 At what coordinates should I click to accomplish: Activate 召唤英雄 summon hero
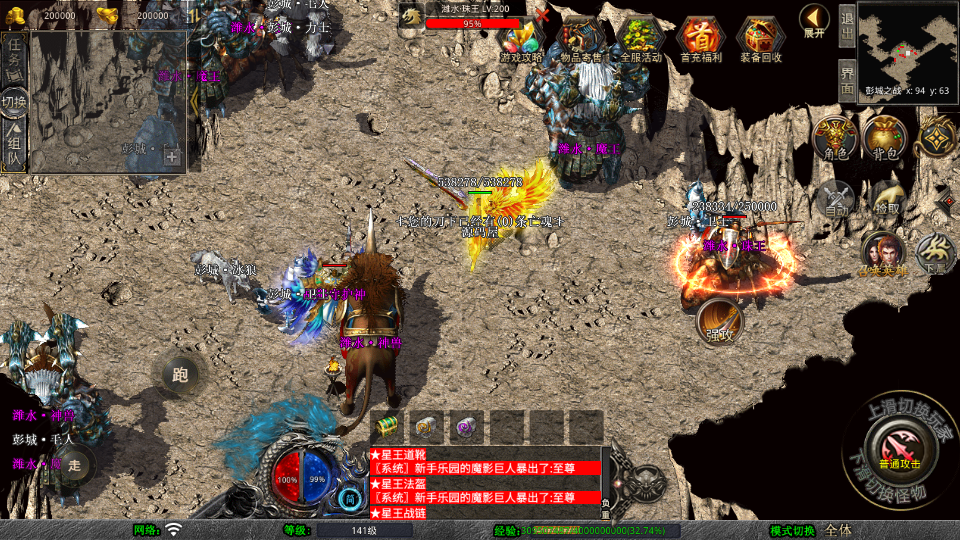point(881,254)
